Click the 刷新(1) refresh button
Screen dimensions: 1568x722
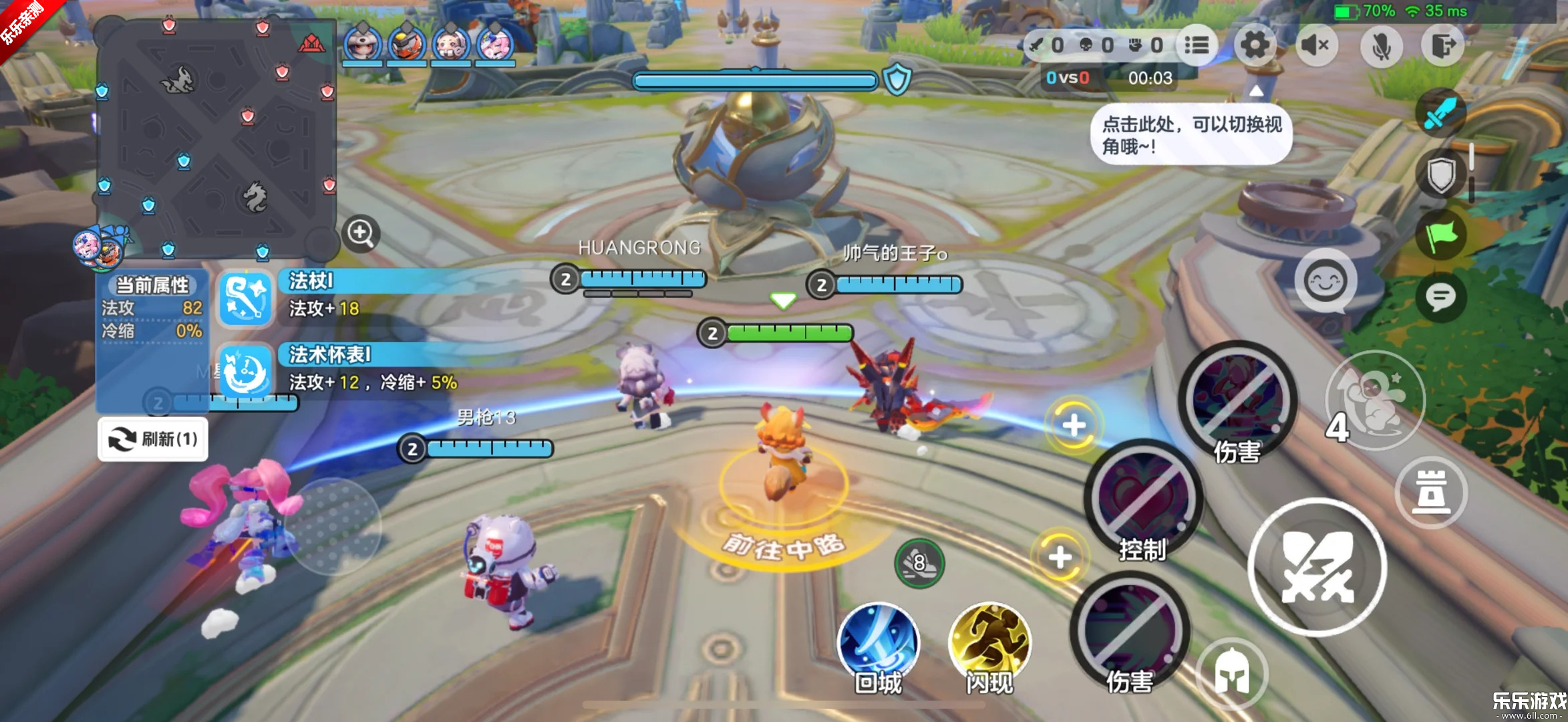pos(153,439)
